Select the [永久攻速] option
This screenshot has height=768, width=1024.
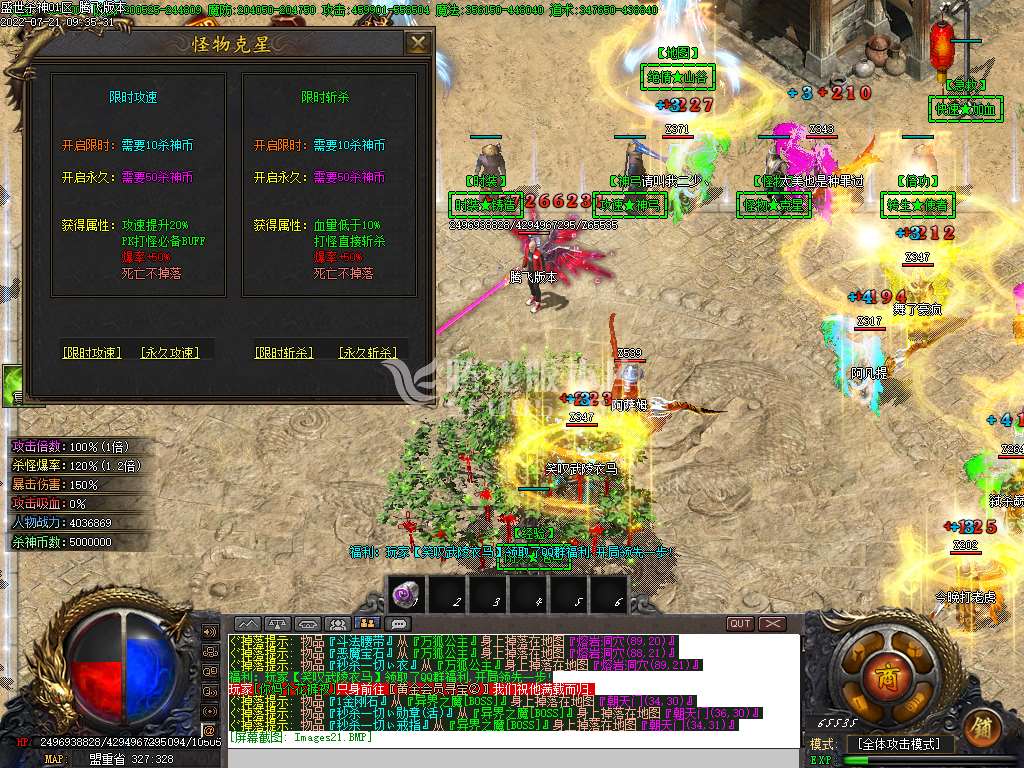point(169,352)
